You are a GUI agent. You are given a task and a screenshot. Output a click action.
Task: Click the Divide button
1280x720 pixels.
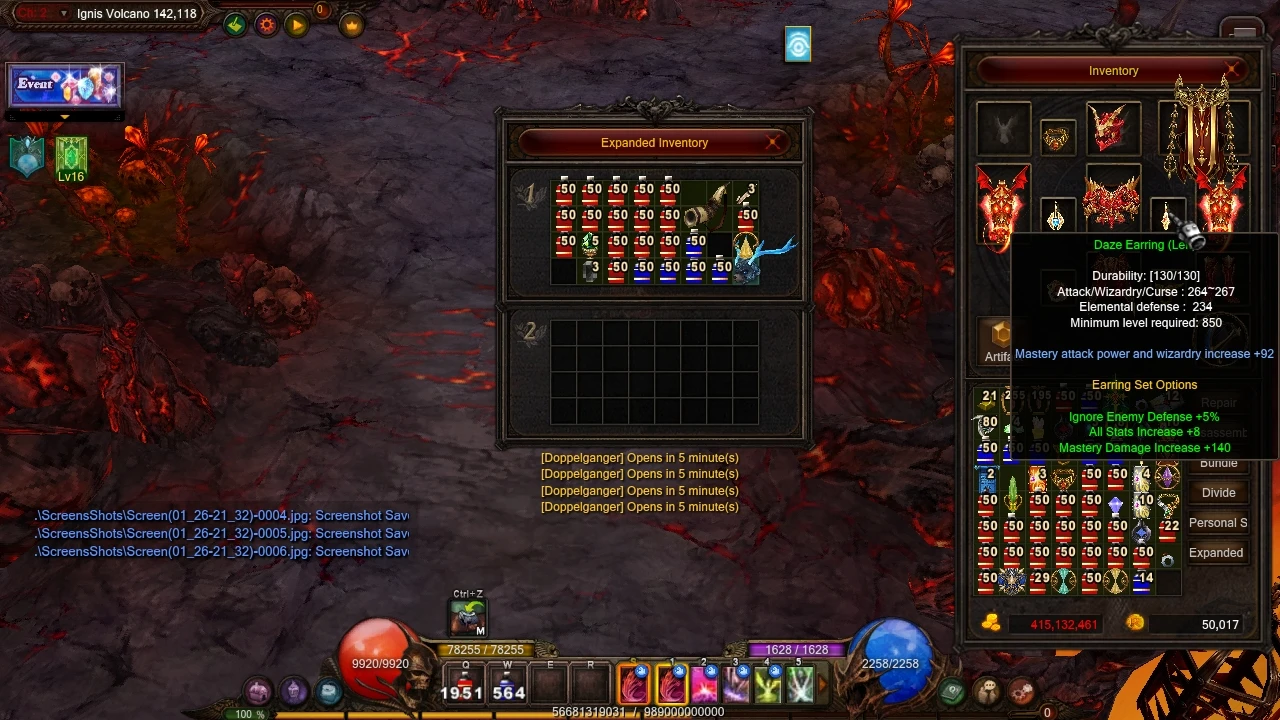pyautogui.click(x=1218, y=493)
